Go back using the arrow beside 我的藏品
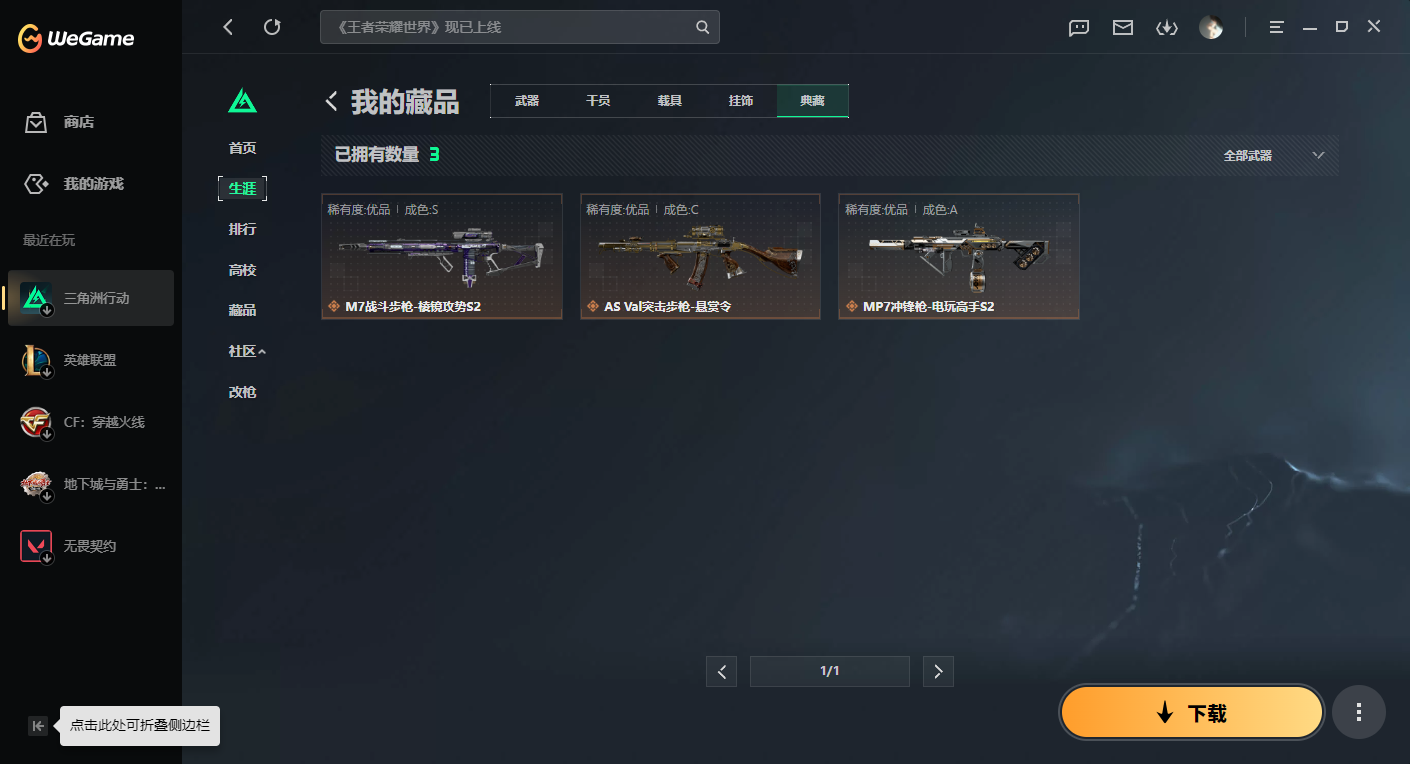 pos(331,100)
